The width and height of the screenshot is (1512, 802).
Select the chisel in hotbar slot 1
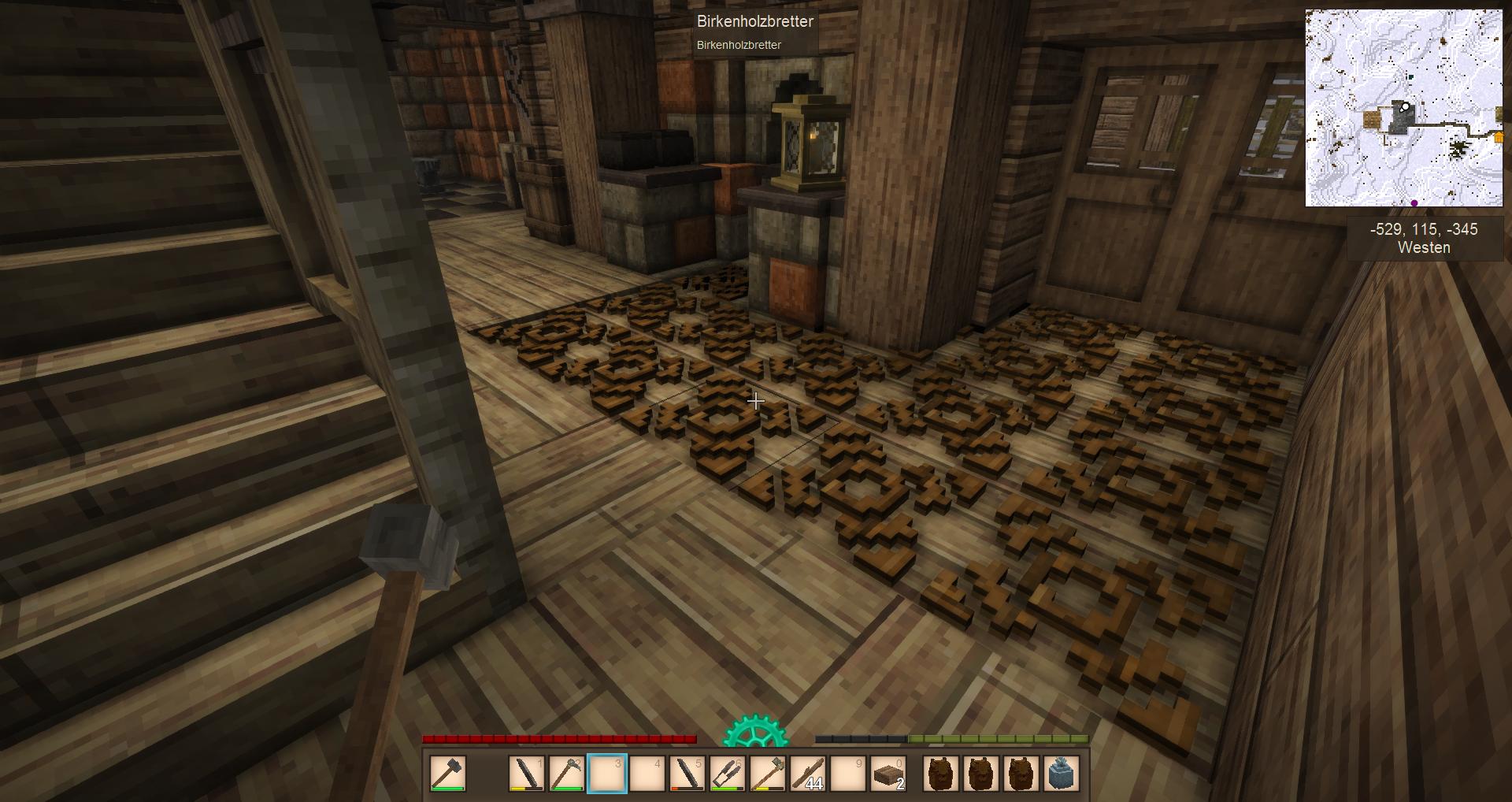[527, 773]
